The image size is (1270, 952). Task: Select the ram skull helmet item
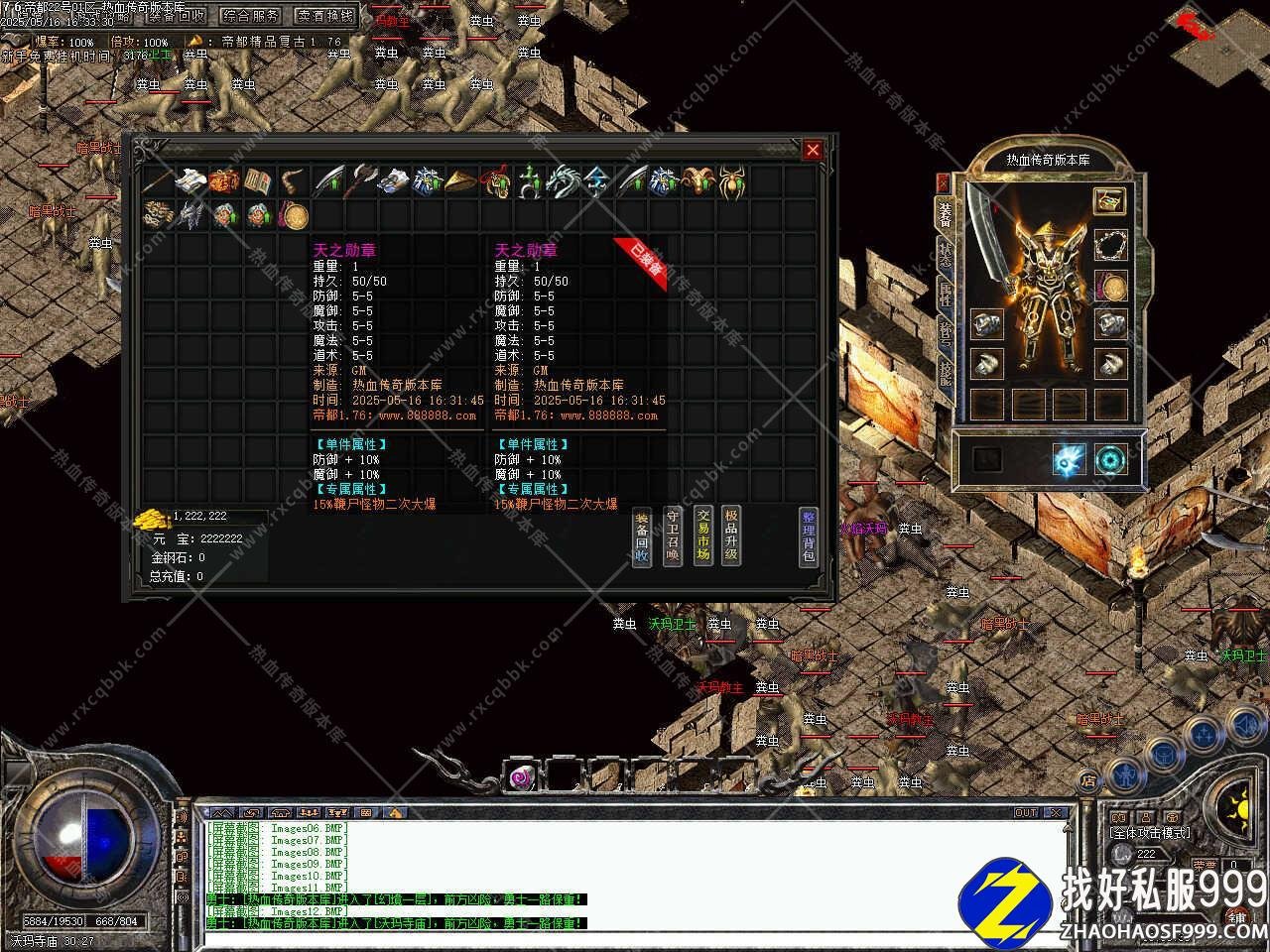[698, 182]
